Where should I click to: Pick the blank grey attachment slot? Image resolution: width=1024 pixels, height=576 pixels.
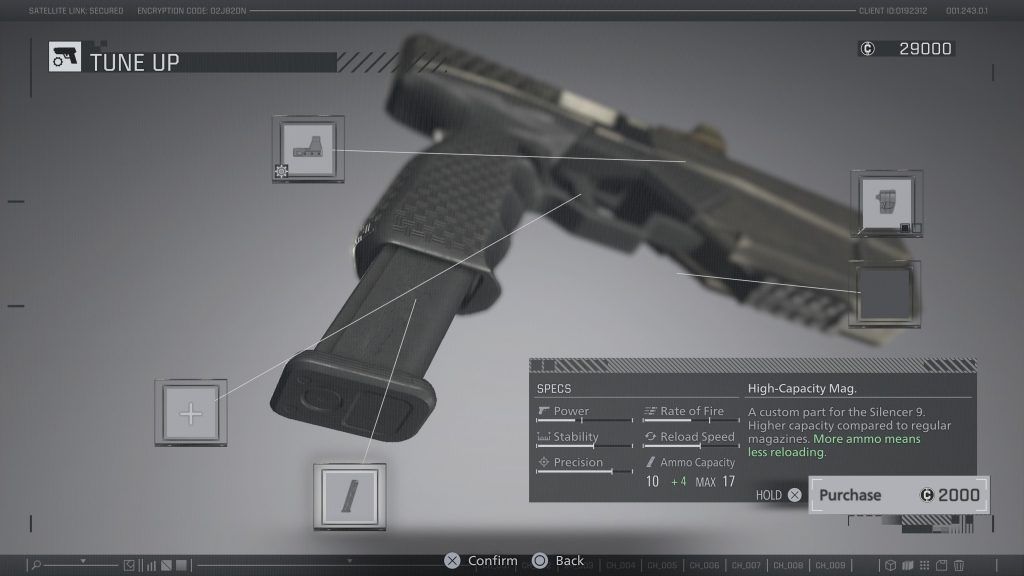pos(885,294)
